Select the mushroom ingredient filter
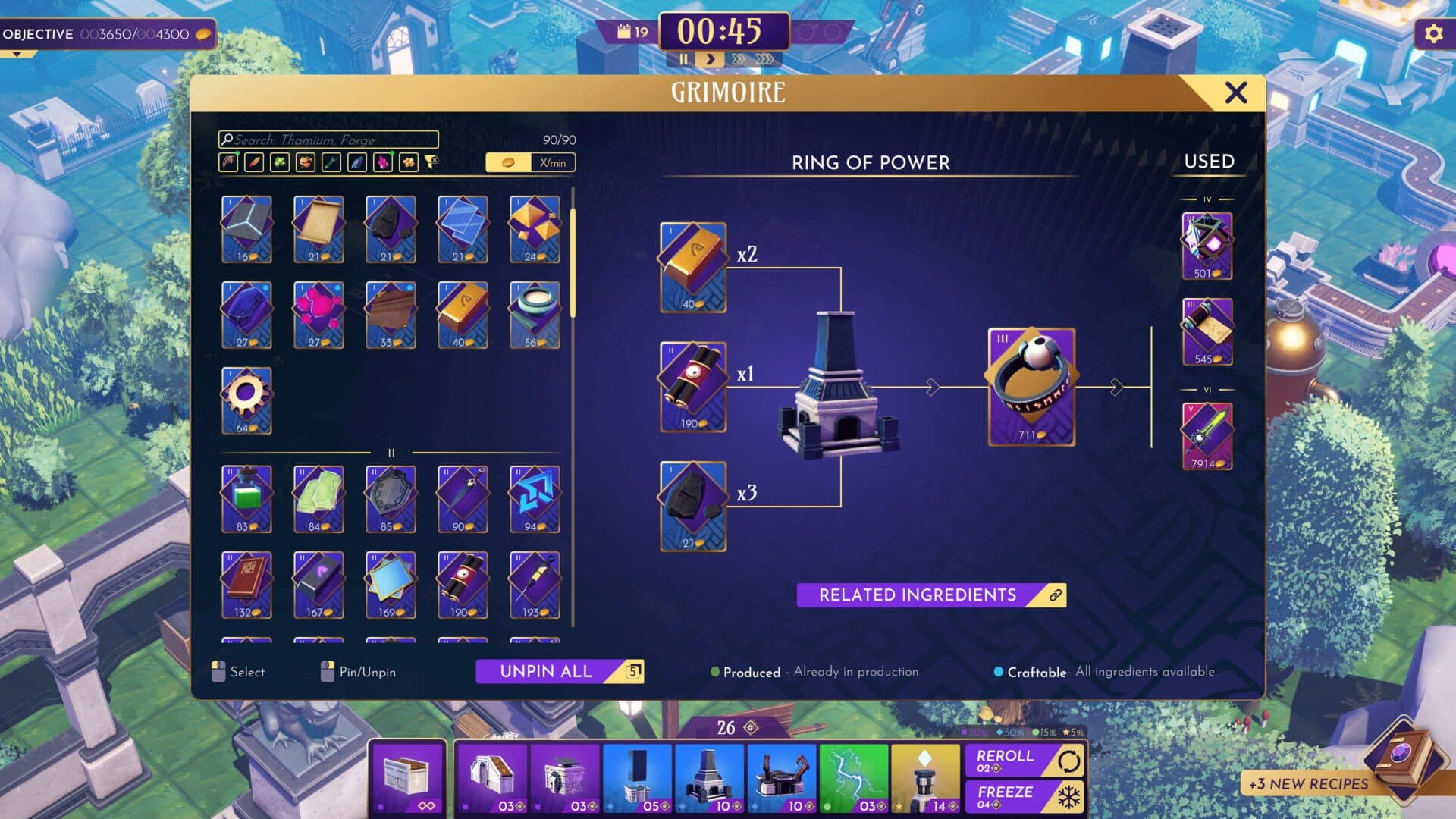The width and height of the screenshot is (1456, 819). point(305,162)
